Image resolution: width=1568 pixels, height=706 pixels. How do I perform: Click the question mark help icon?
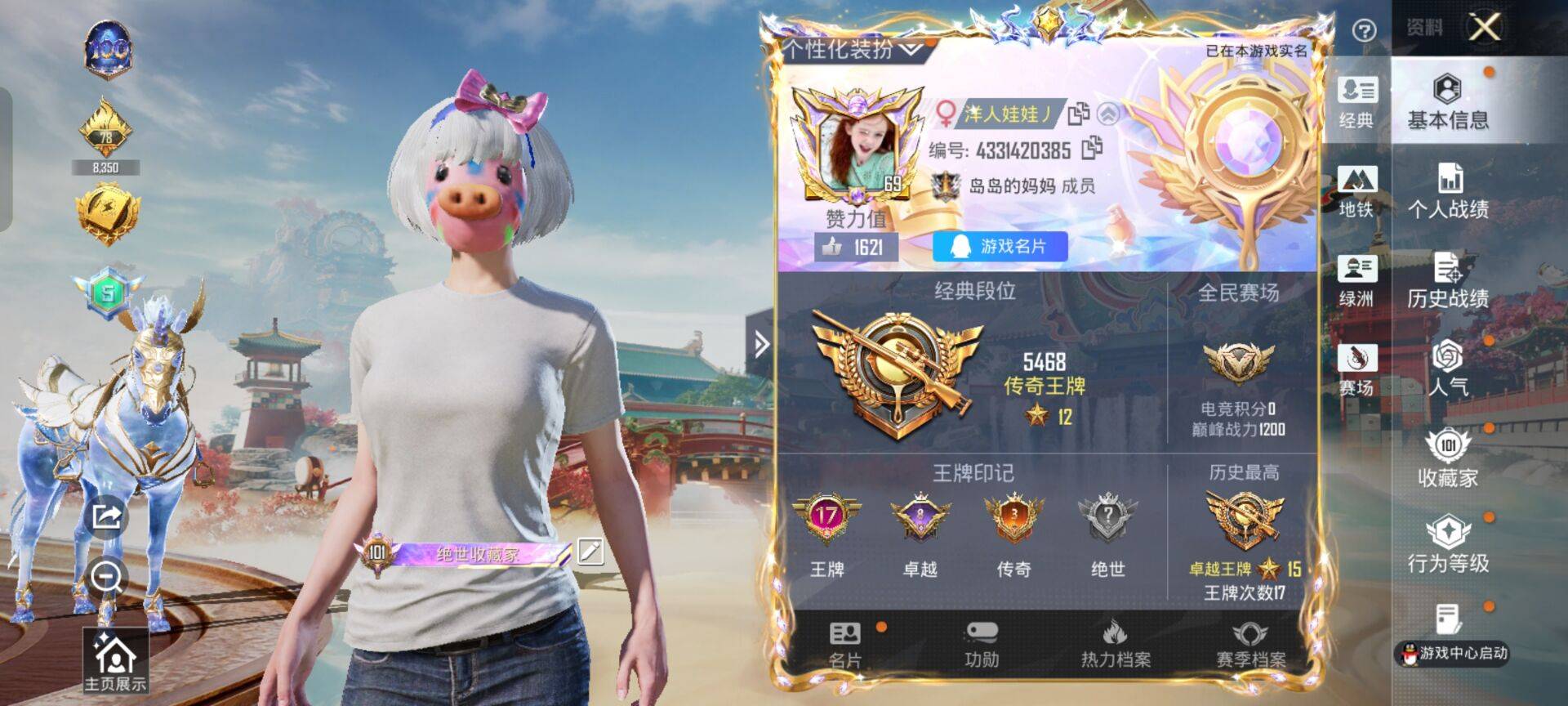1364,31
